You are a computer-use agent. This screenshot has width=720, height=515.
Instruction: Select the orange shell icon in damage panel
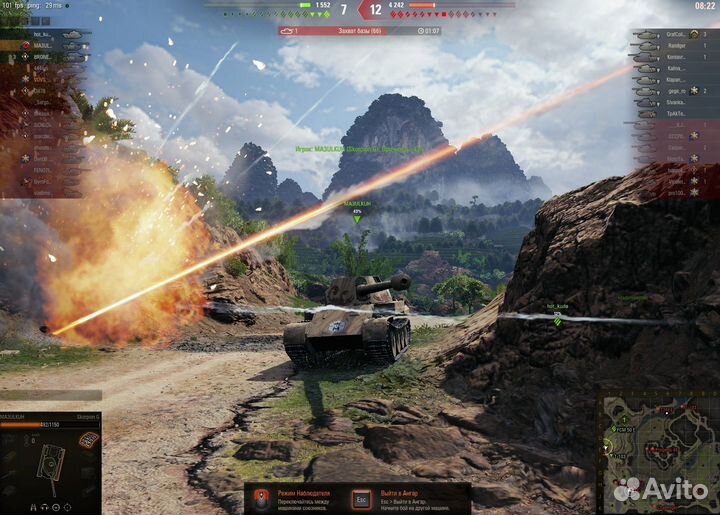pyautogui.click(x=89, y=440)
